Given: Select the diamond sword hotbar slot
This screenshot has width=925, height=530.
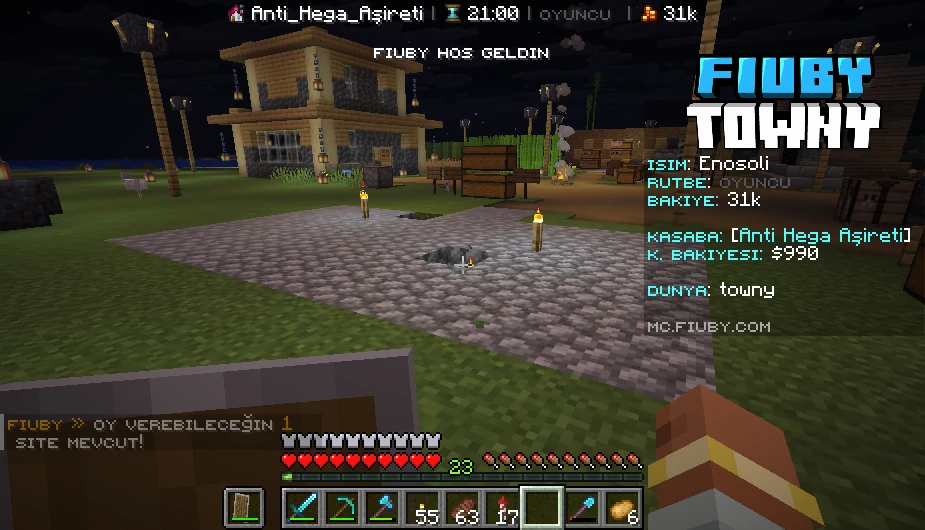Looking at the screenshot, I should (x=303, y=508).
